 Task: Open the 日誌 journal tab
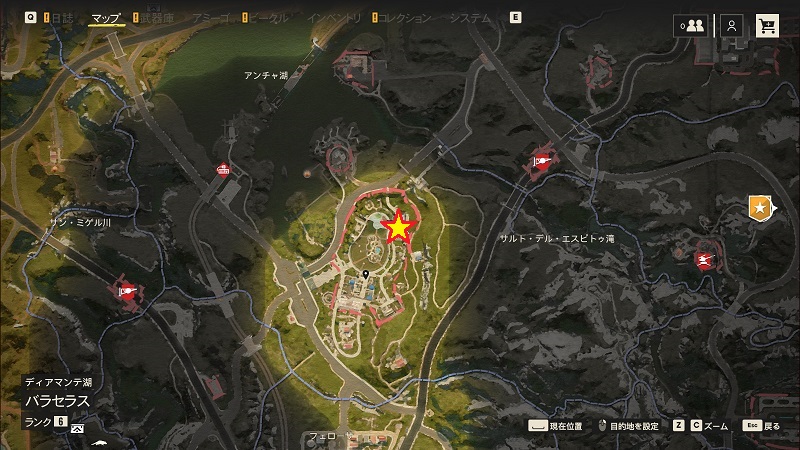click(60, 18)
